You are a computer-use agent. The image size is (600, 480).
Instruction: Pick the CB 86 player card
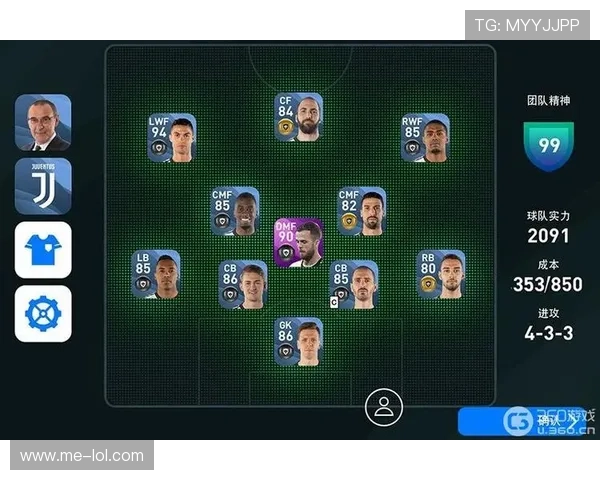tap(243, 285)
